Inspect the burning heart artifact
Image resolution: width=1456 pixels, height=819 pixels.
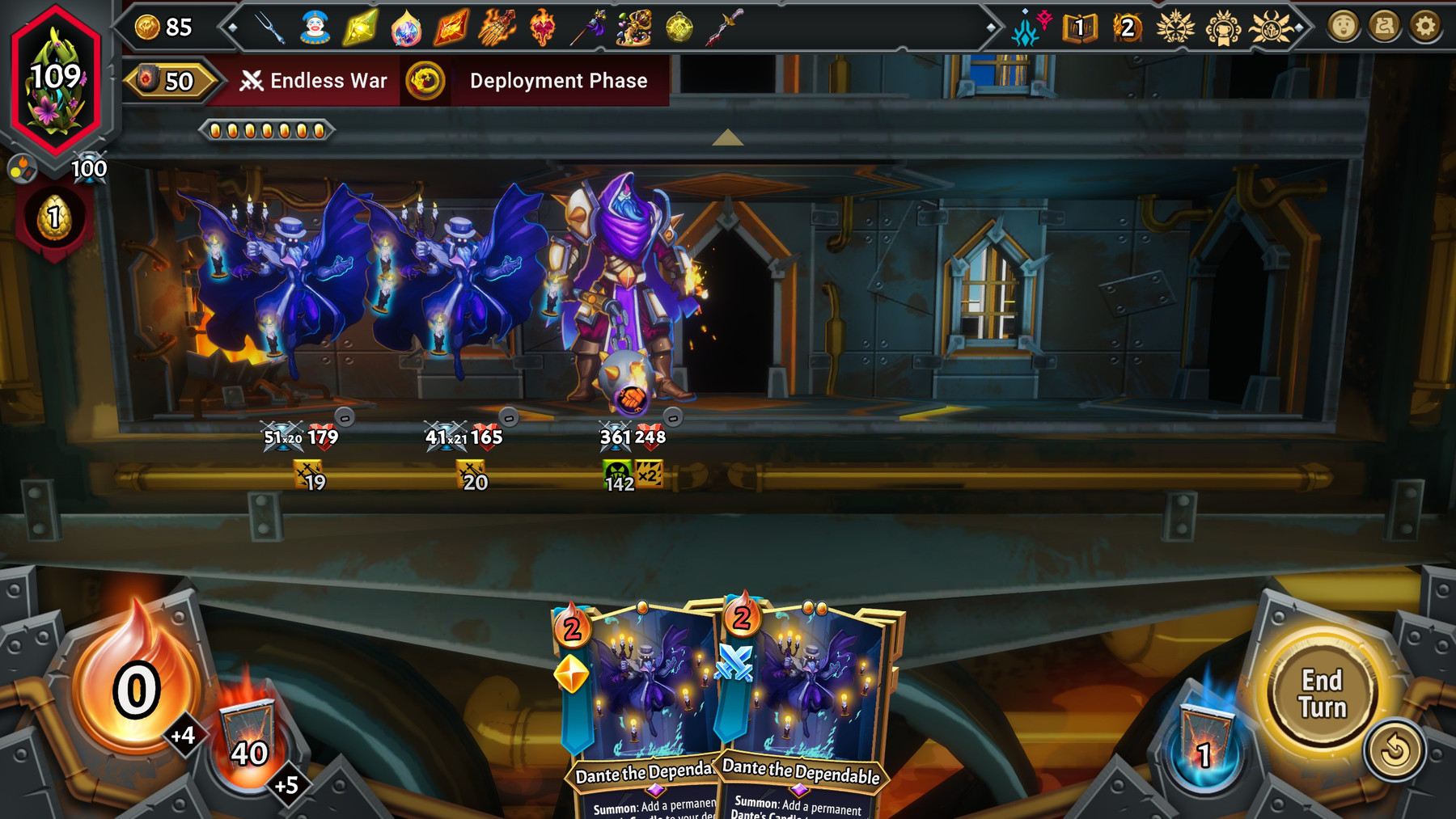tap(542, 28)
